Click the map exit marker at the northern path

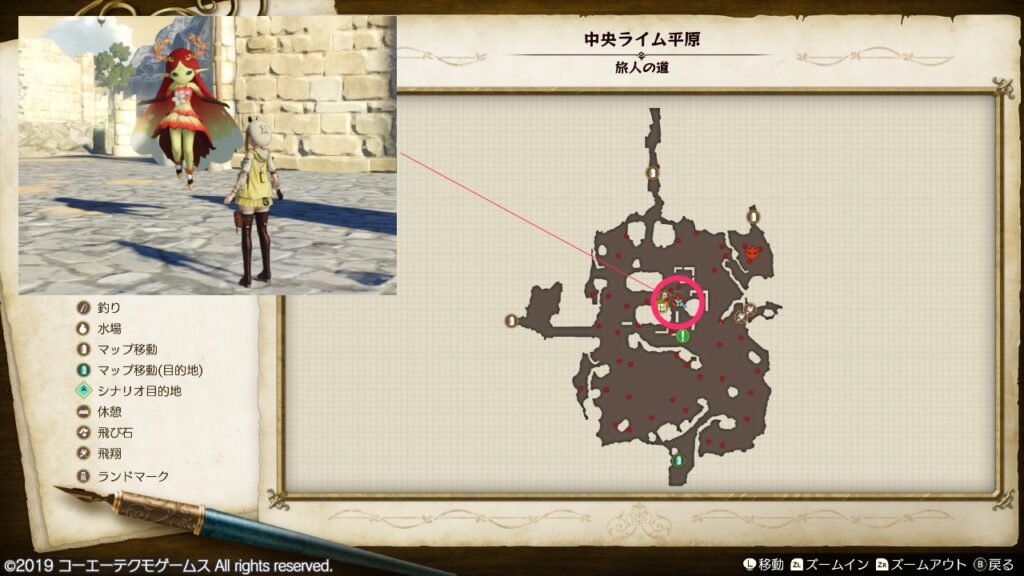(x=652, y=172)
